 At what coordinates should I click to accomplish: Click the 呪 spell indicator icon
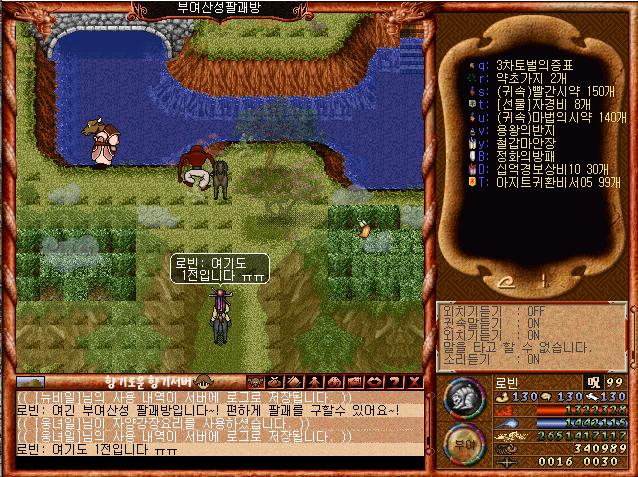point(593,381)
